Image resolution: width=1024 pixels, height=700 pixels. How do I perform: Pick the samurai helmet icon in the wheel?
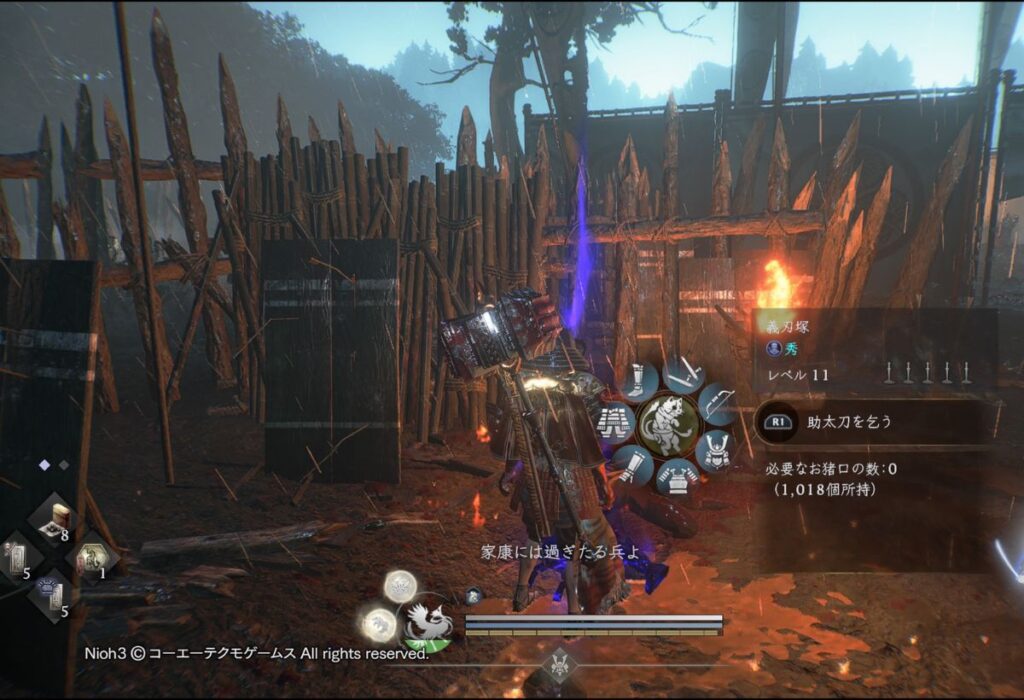coord(714,449)
